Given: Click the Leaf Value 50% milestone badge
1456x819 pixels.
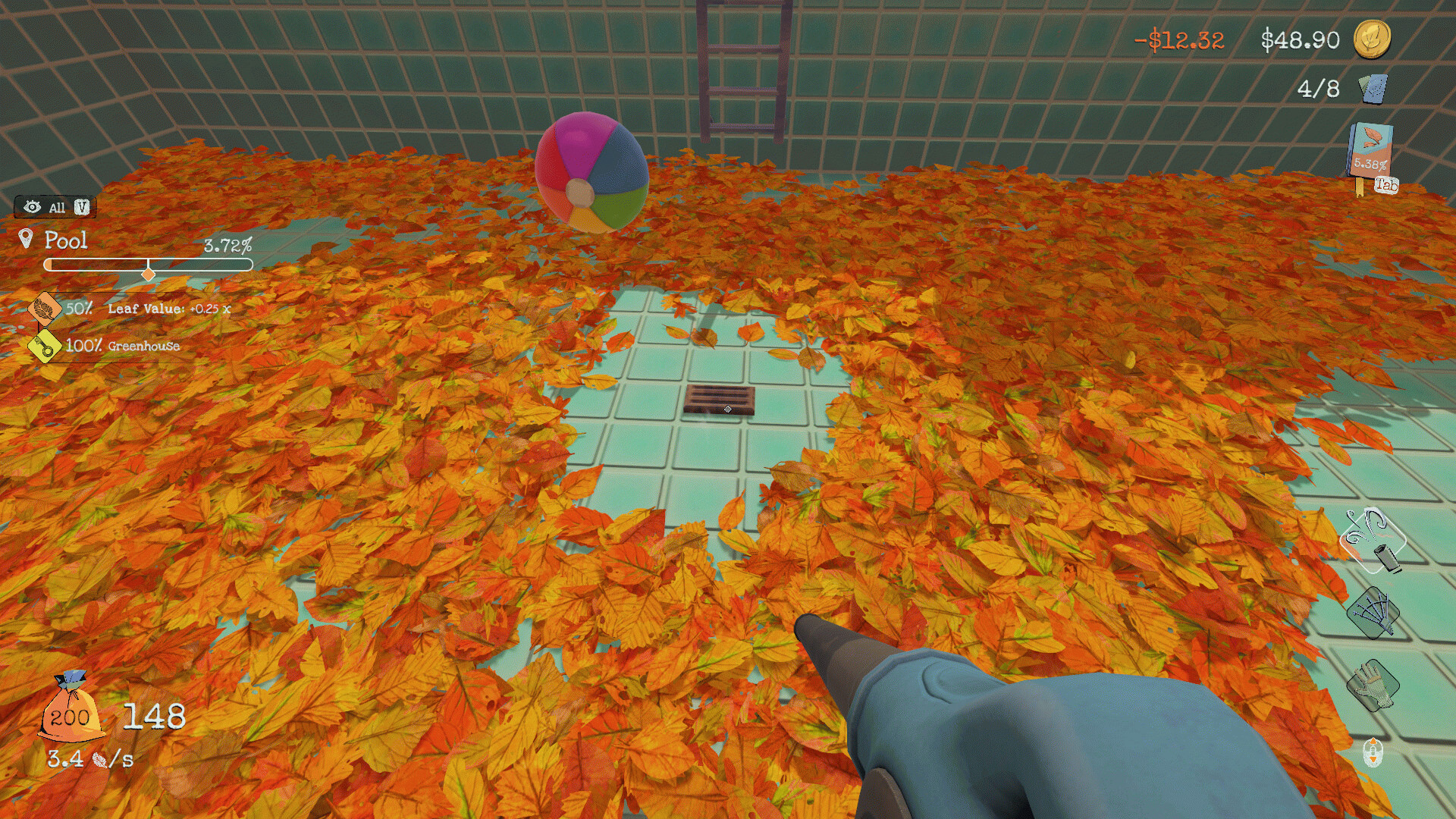Looking at the screenshot, I should (45, 309).
